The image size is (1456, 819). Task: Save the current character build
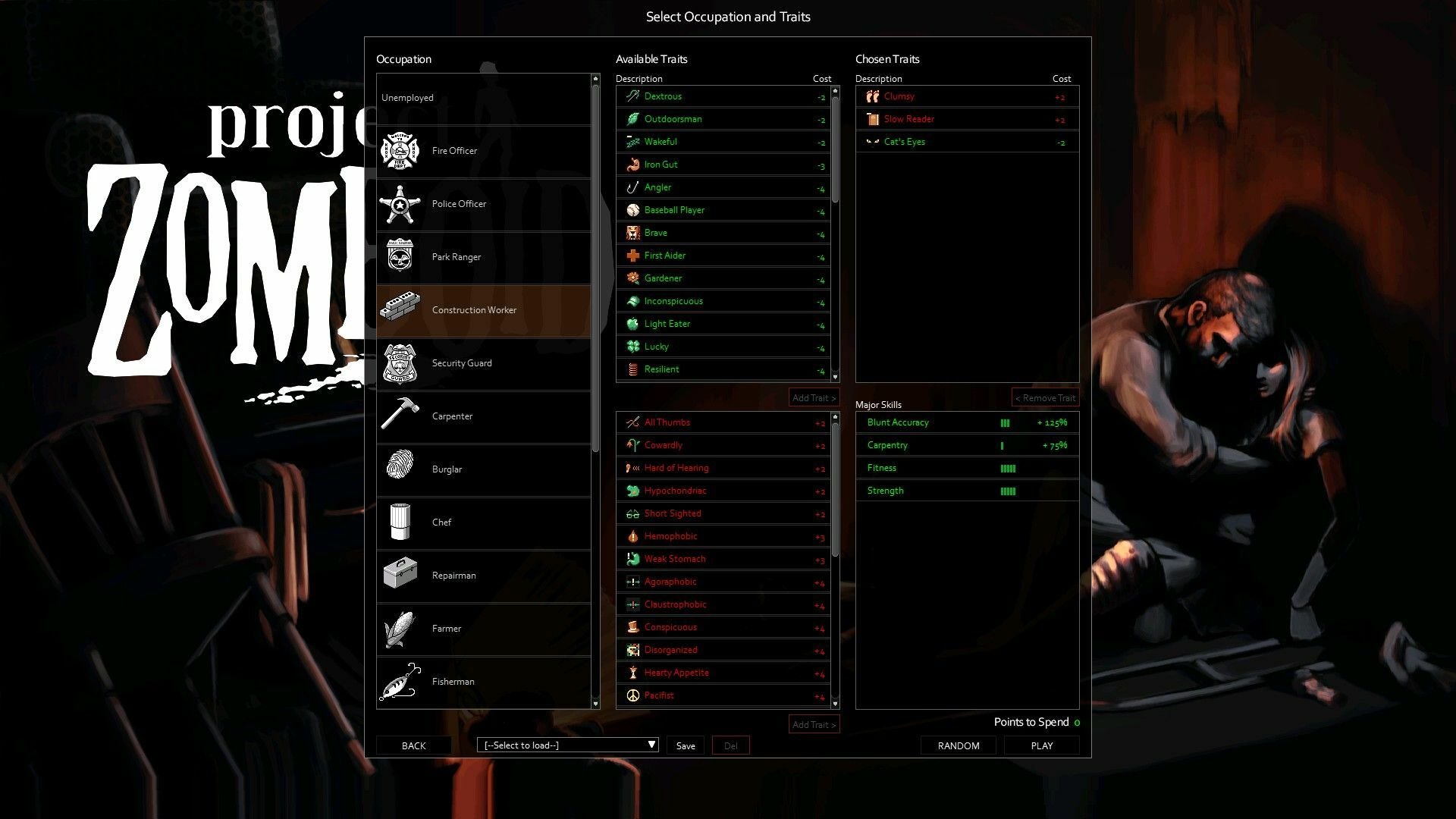[686, 746]
